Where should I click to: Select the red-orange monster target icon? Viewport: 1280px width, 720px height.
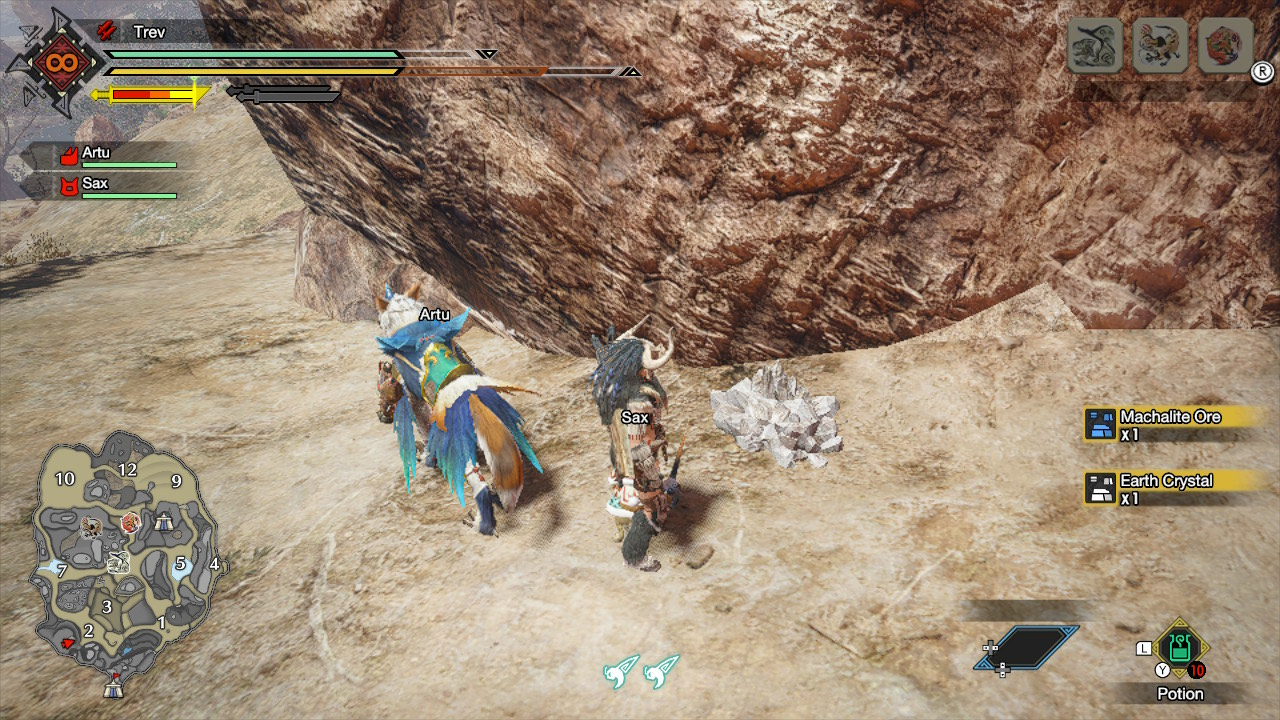[x=1225, y=46]
